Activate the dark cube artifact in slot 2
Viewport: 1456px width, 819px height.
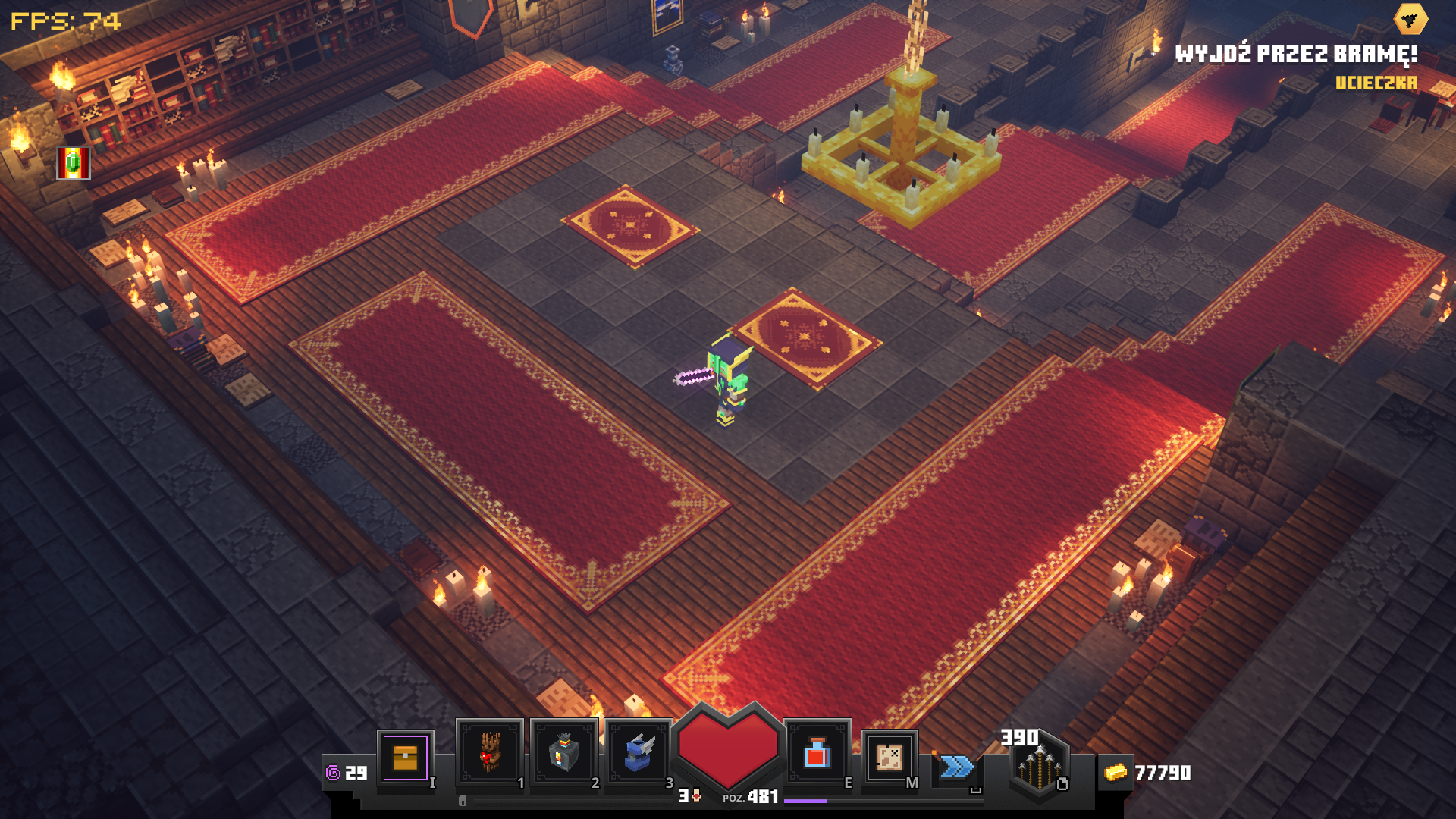[x=563, y=753]
